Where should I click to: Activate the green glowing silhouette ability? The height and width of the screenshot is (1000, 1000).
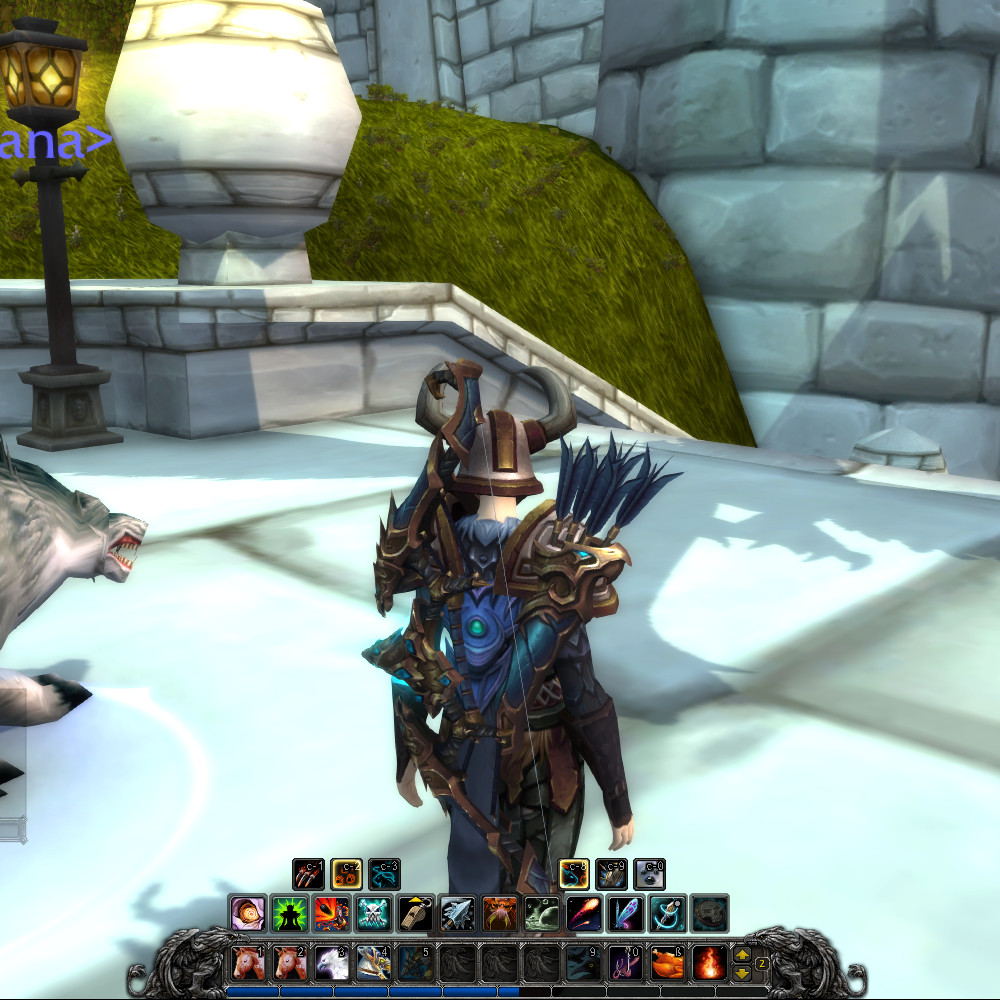point(289,913)
